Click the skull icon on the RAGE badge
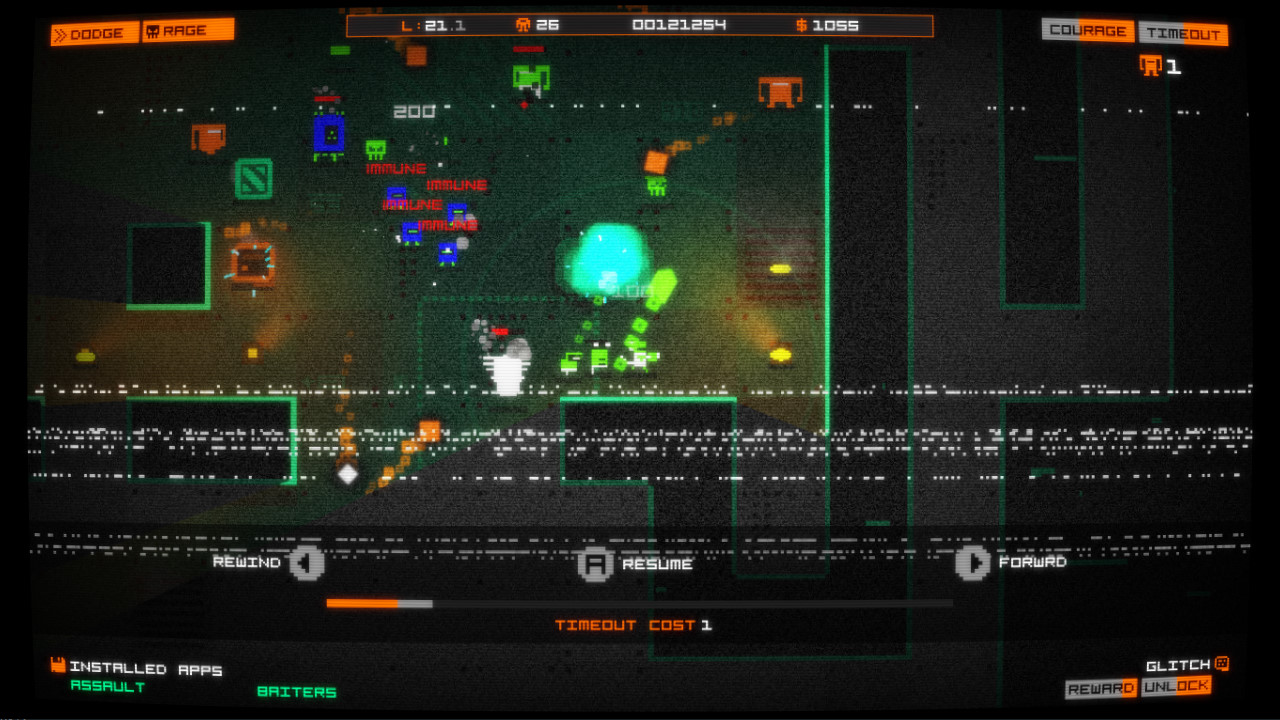Viewport: 1280px width, 720px height. click(151, 29)
